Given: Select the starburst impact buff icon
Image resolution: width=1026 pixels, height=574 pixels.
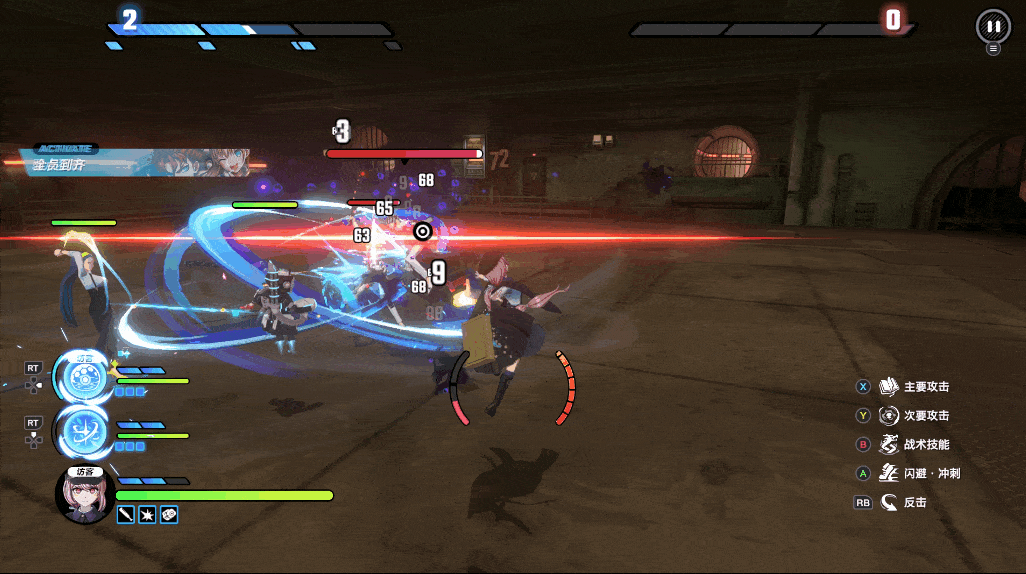Looking at the screenshot, I should 147,514.
